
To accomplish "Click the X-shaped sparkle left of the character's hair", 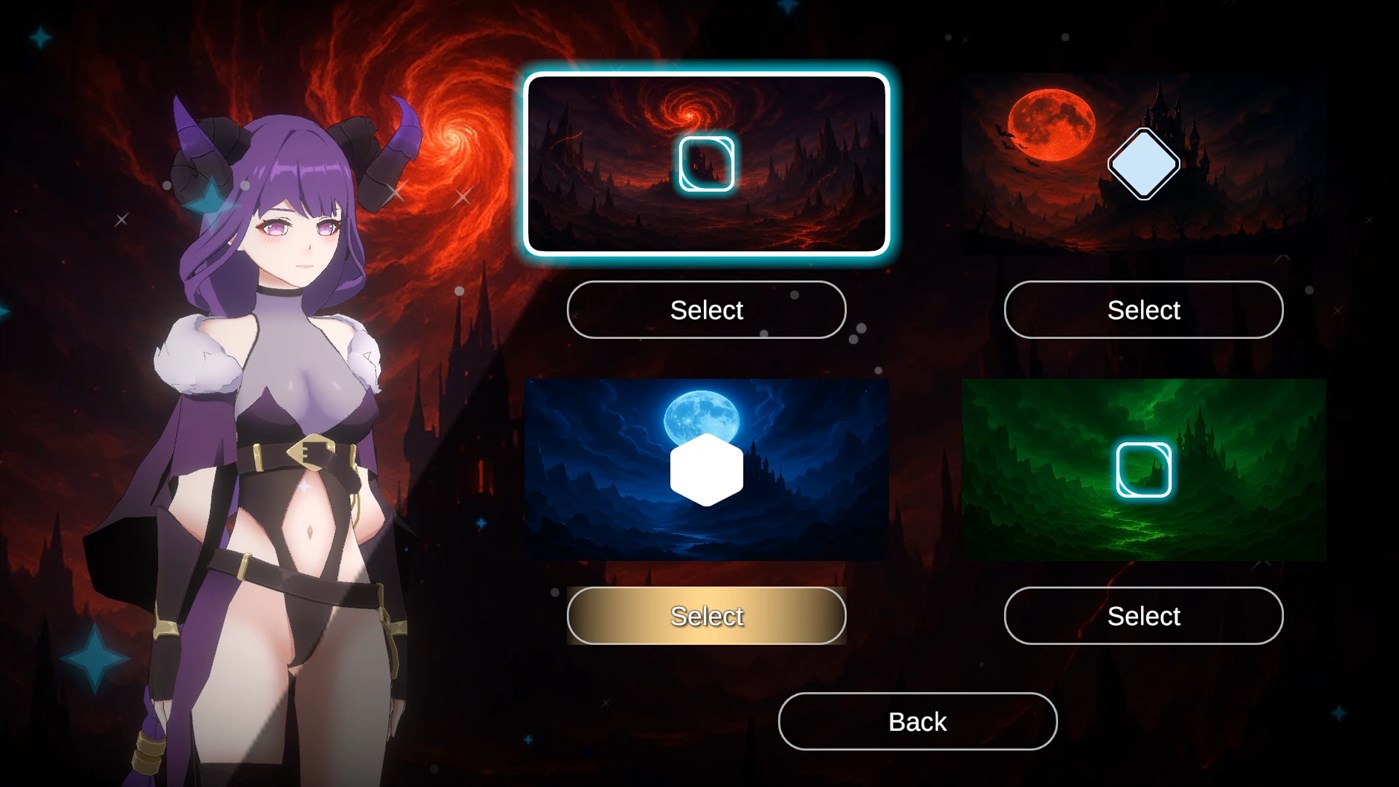I will click(121, 218).
